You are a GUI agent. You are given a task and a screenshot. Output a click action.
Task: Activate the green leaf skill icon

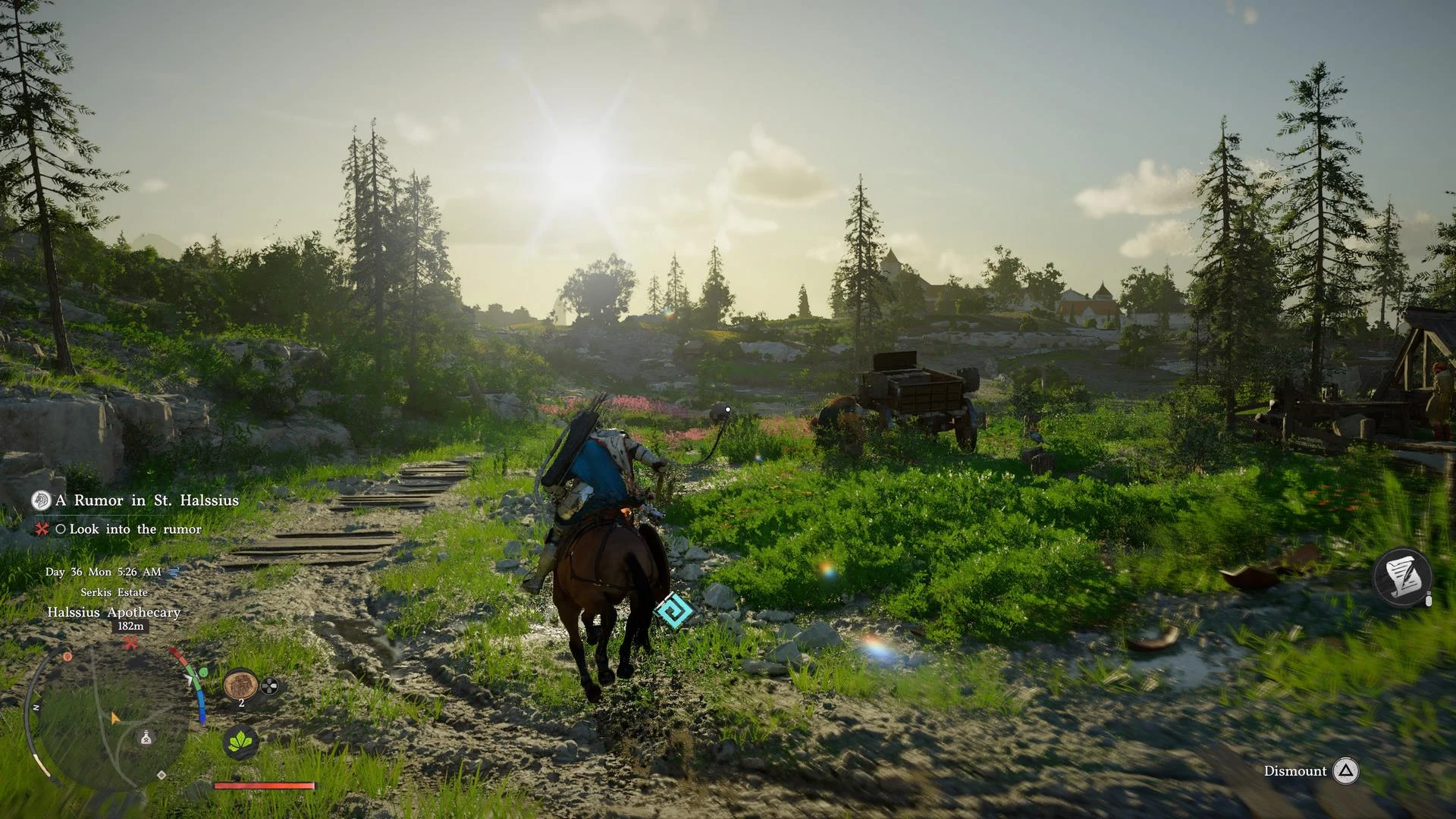pos(241,742)
